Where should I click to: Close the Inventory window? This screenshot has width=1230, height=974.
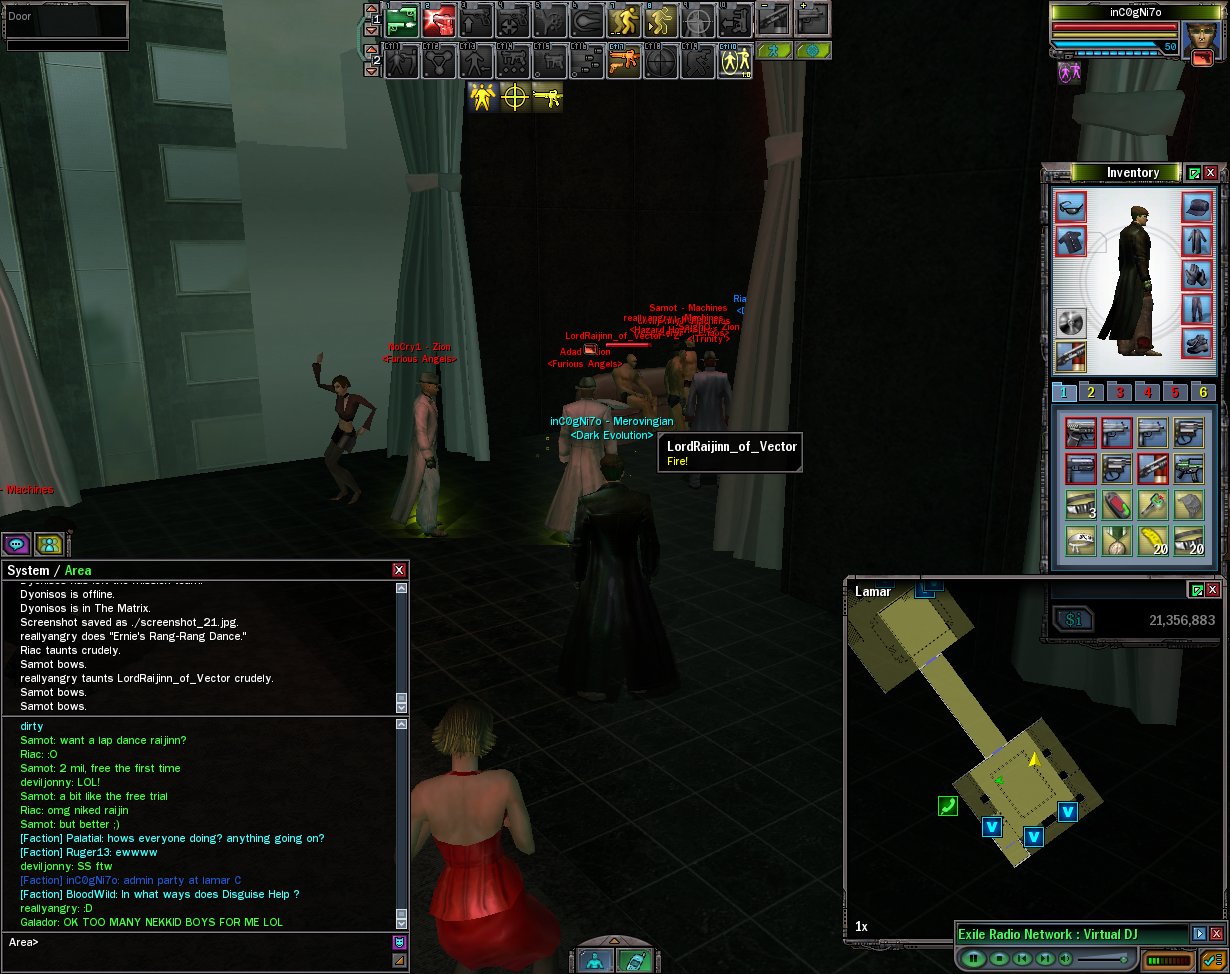pos(1211,173)
